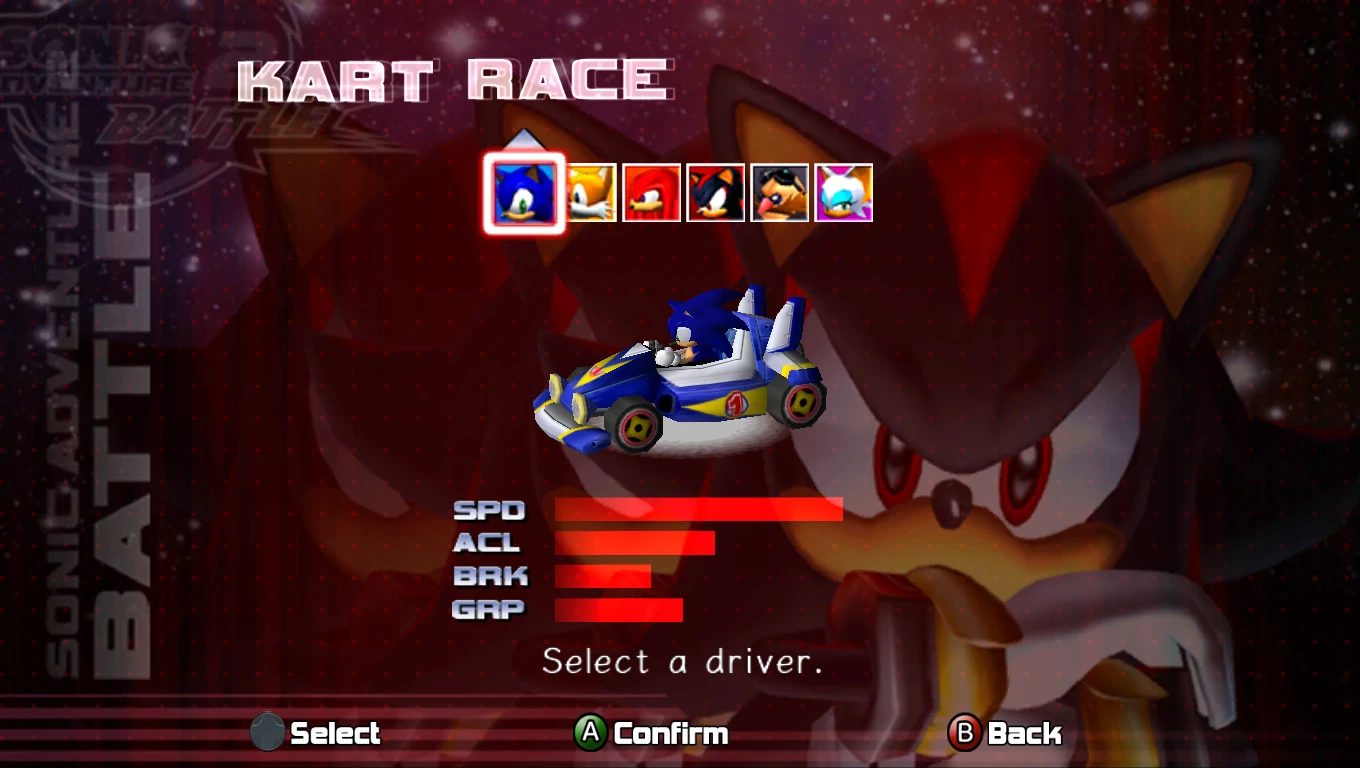Pick Knuckles as the kart driver

(x=652, y=193)
